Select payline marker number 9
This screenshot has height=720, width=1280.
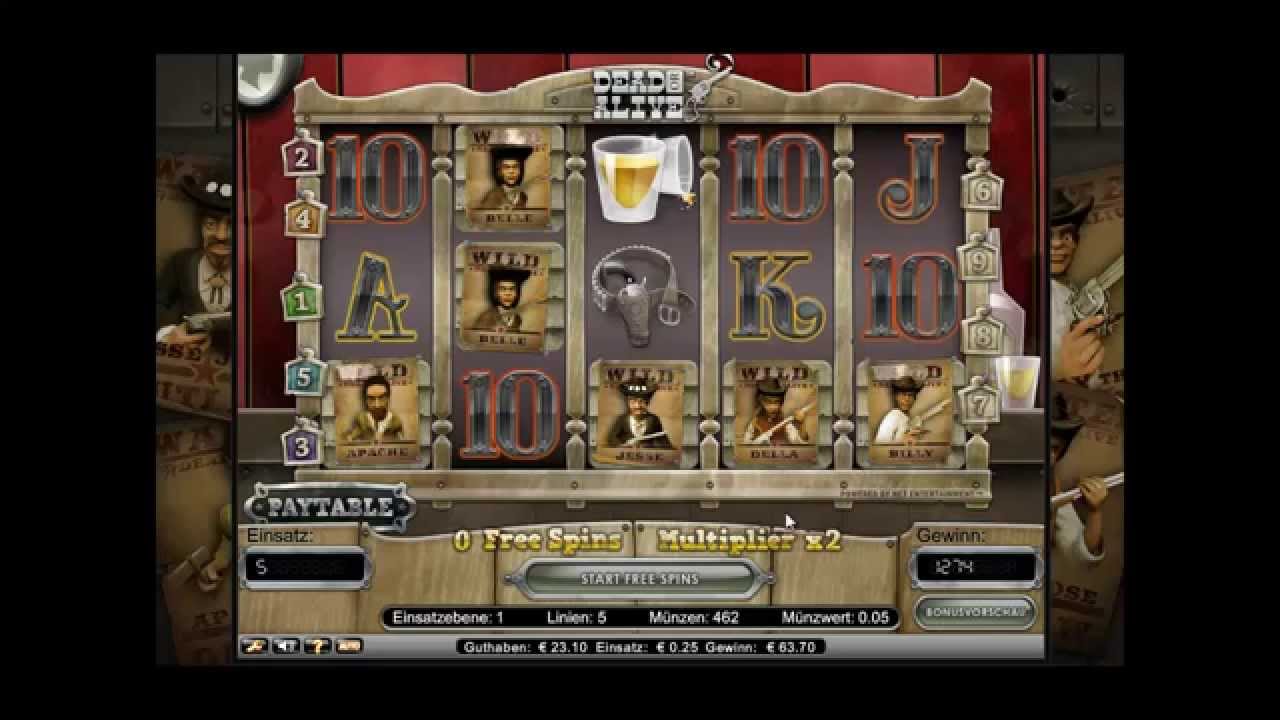point(979,262)
